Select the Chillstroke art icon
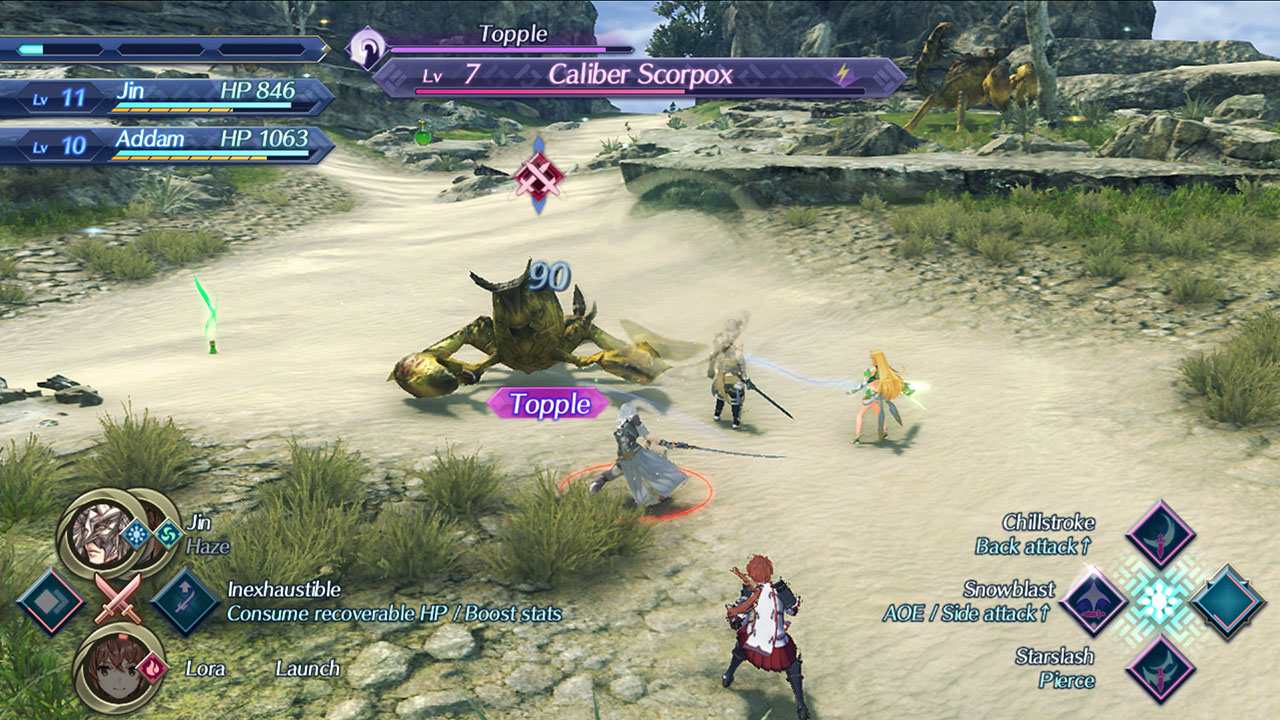1280x720 pixels. pyautogui.click(x=1159, y=538)
